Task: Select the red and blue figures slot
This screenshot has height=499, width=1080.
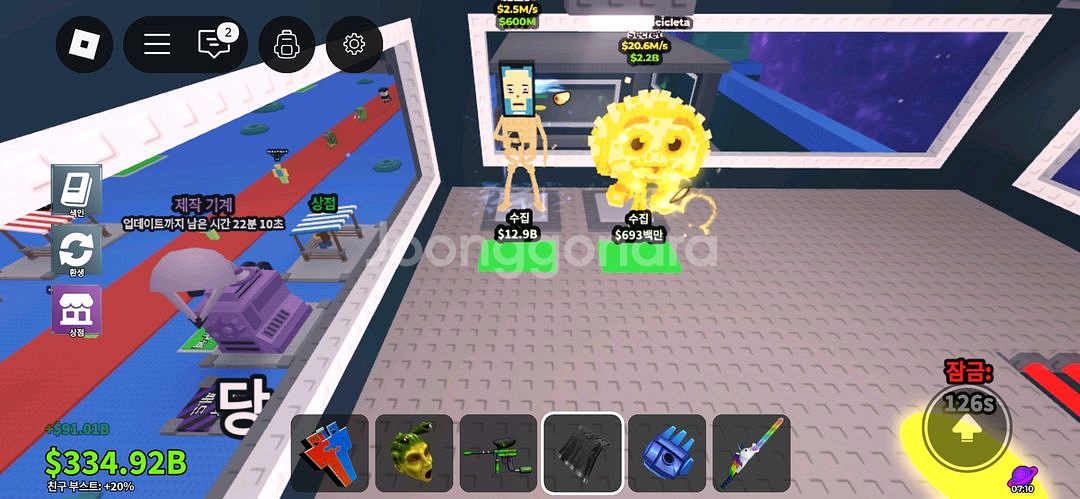Action: coord(330,454)
